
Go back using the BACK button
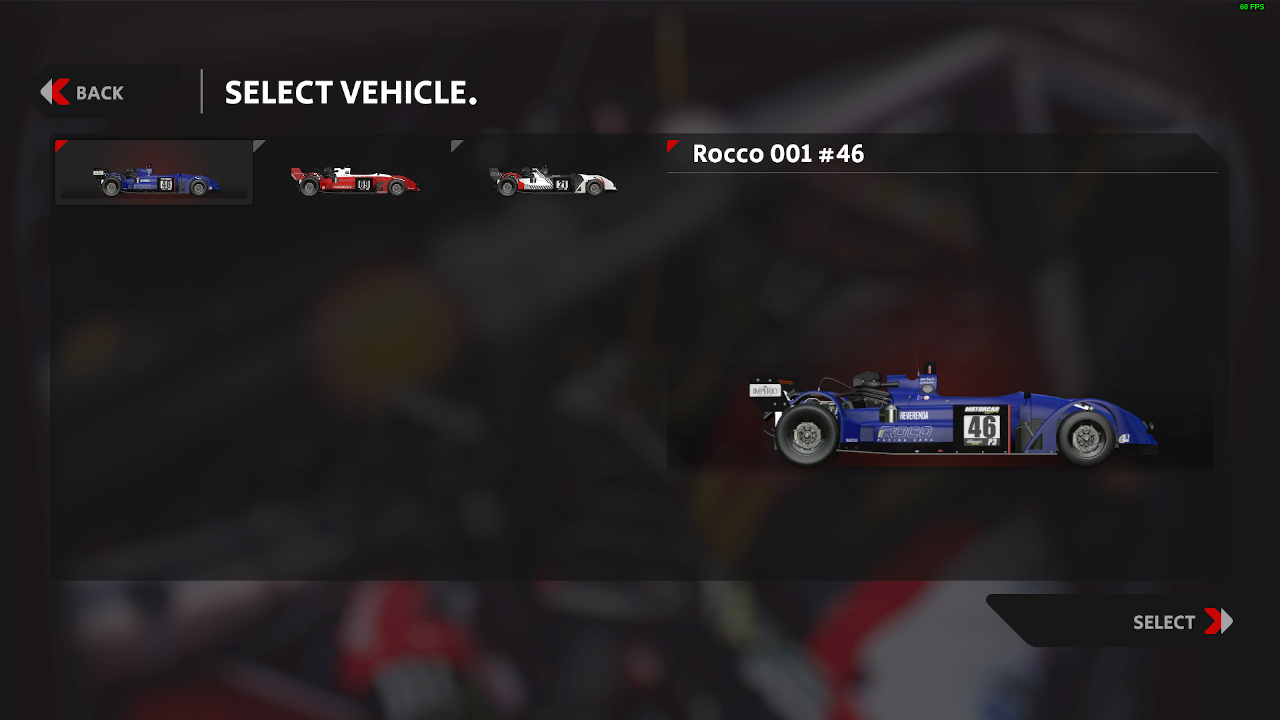point(84,93)
